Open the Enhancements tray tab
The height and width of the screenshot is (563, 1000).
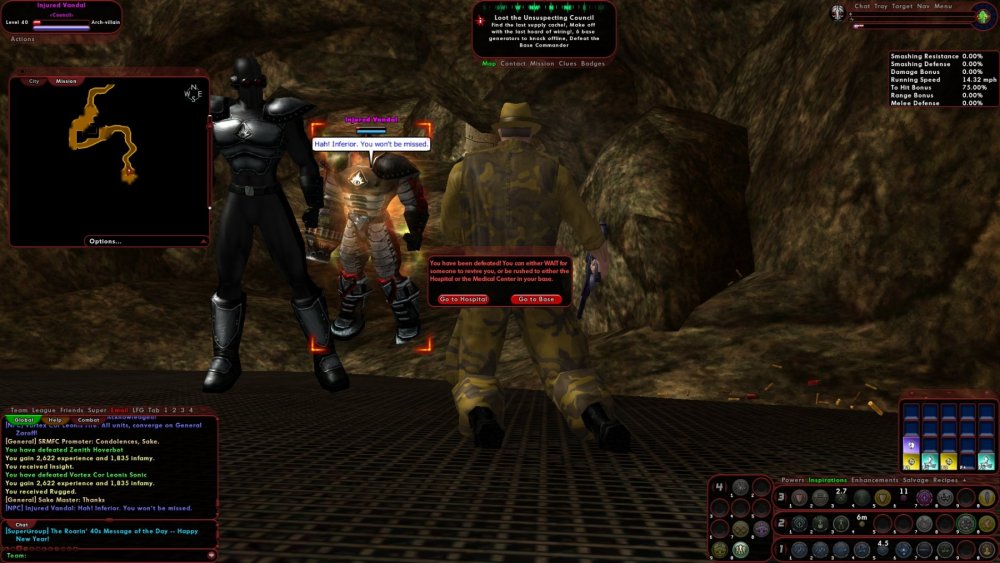pos(874,480)
